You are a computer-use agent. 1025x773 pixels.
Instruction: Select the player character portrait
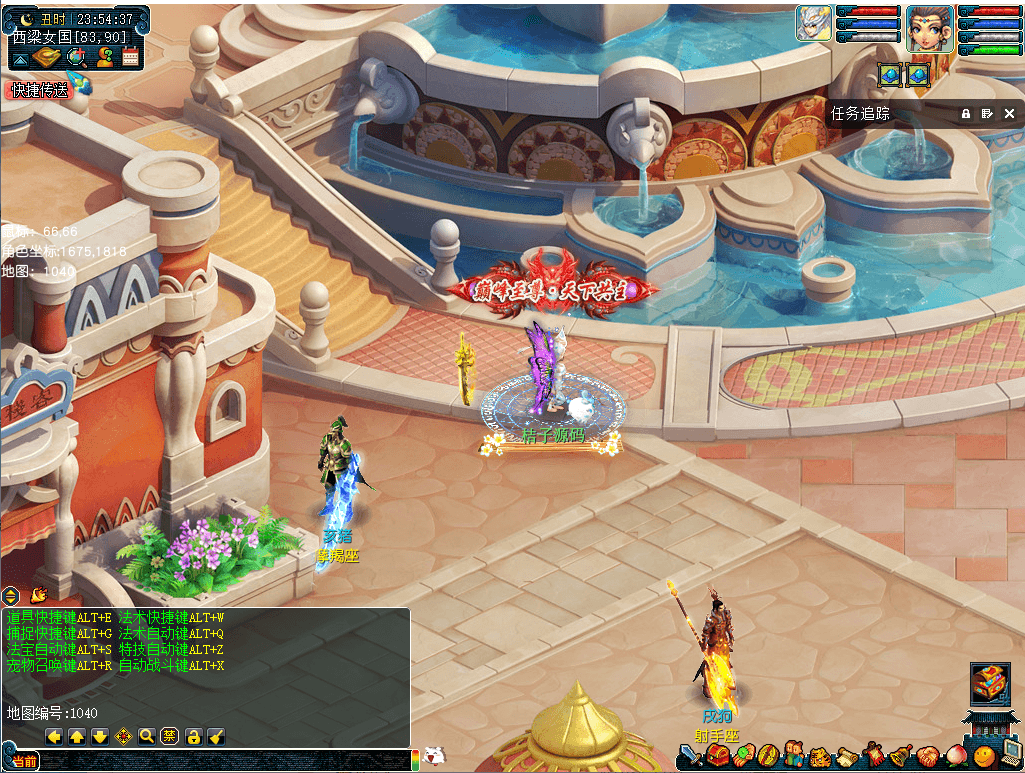pos(929,28)
